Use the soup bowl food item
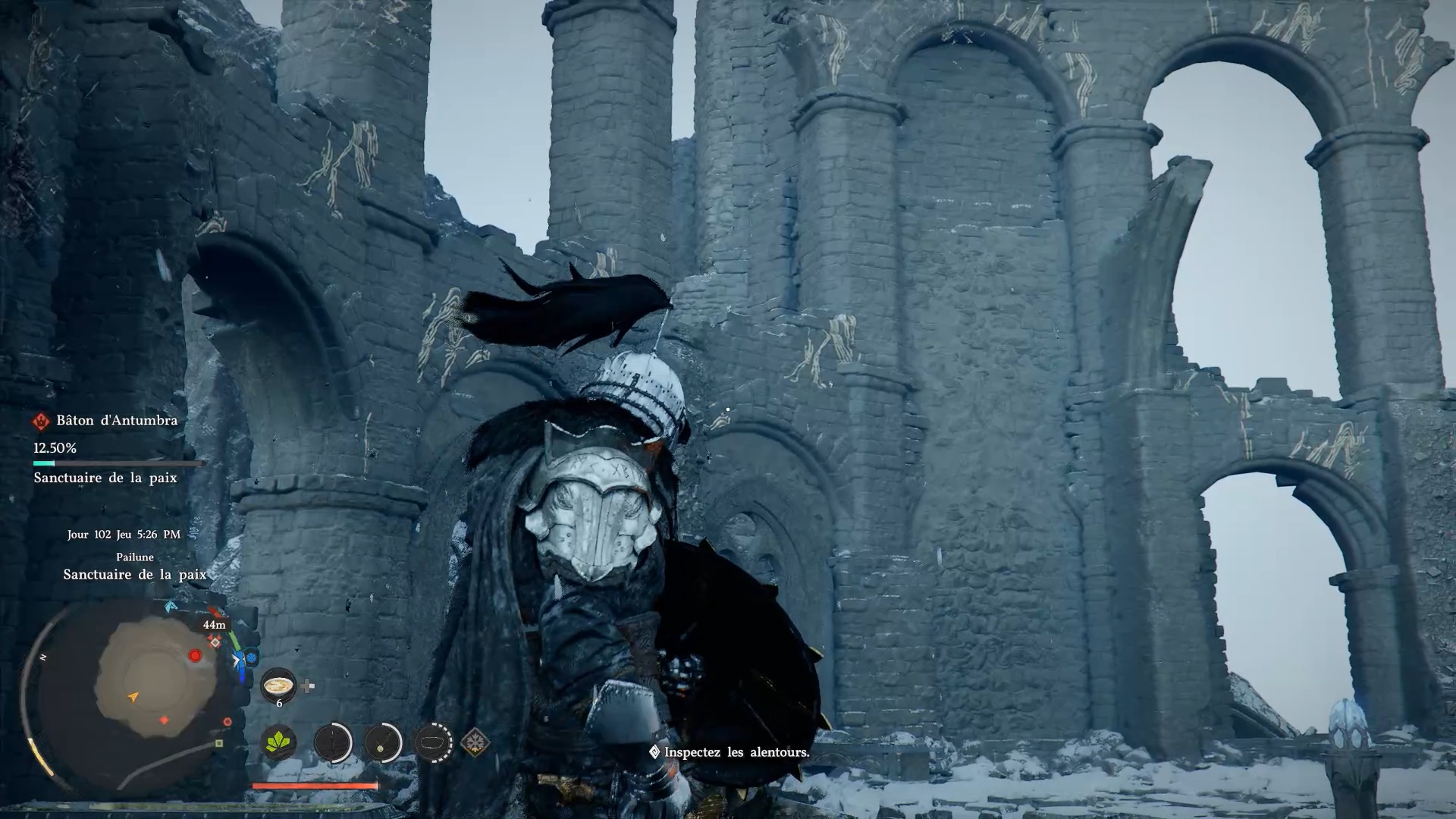Image resolution: width=1456 pixels, height=819 pixels. point(278,686)
